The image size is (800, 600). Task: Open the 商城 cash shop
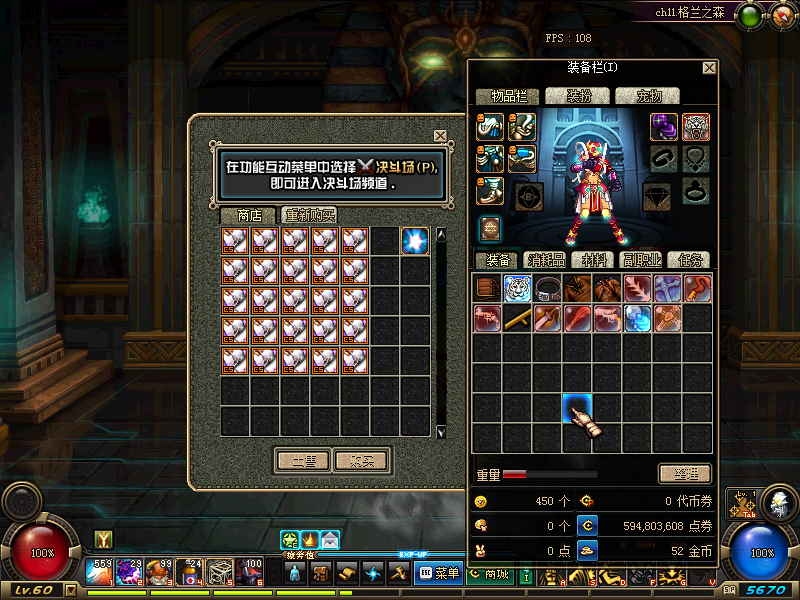click(x=490, y=573)
